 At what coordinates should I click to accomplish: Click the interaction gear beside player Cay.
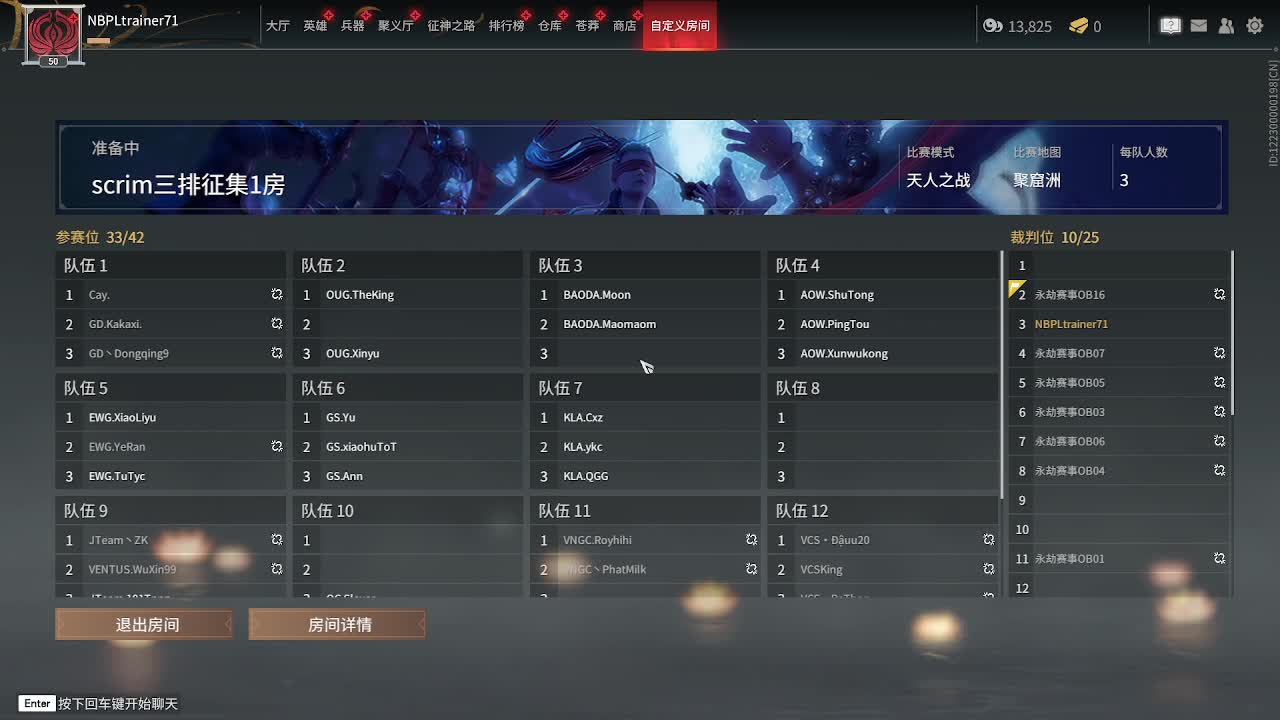coord(276,294)
